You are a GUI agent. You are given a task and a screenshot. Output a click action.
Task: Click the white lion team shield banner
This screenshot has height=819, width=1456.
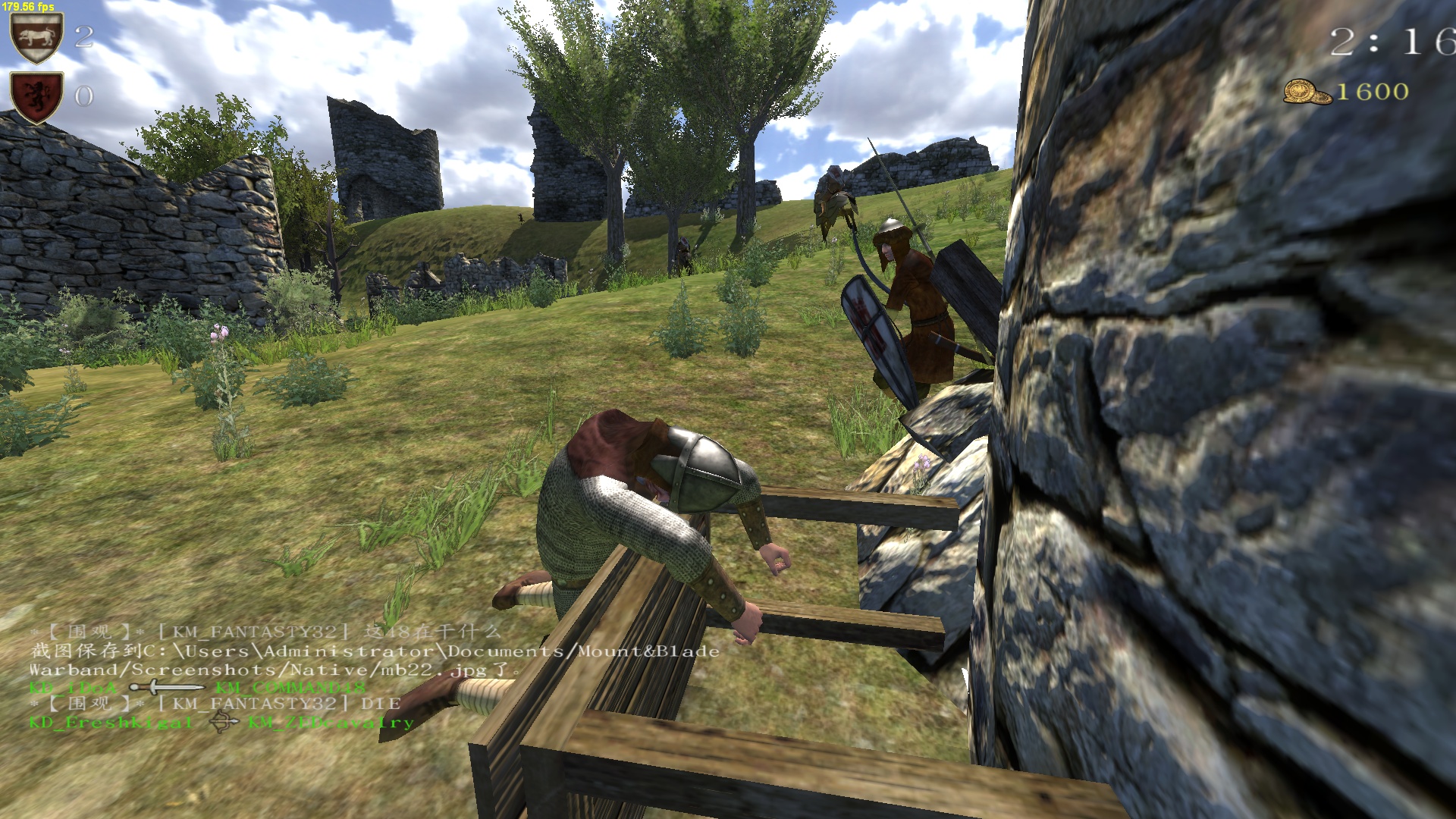pos(36,37)
